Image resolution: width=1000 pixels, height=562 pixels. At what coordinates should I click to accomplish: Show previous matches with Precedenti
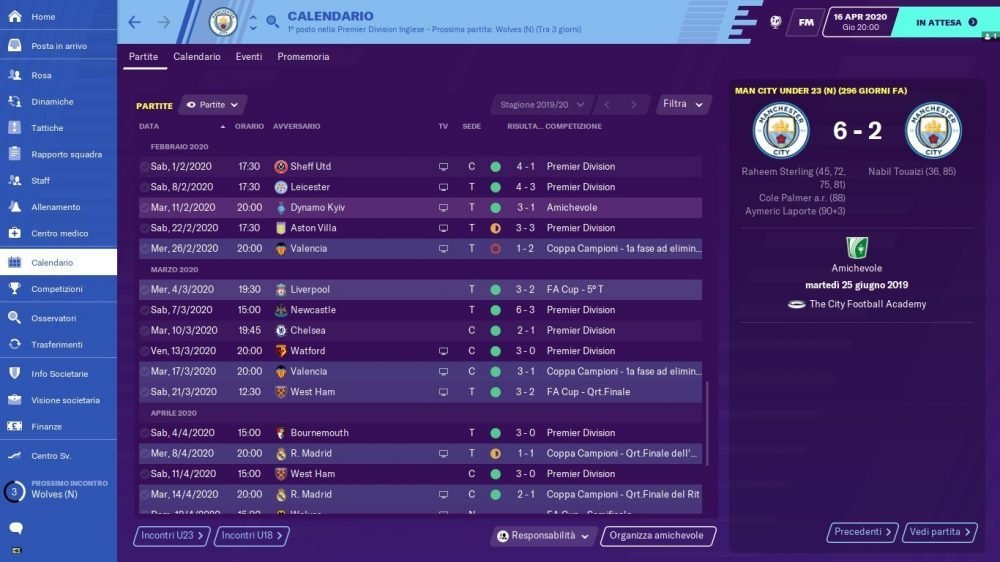(x=863, y=532)
